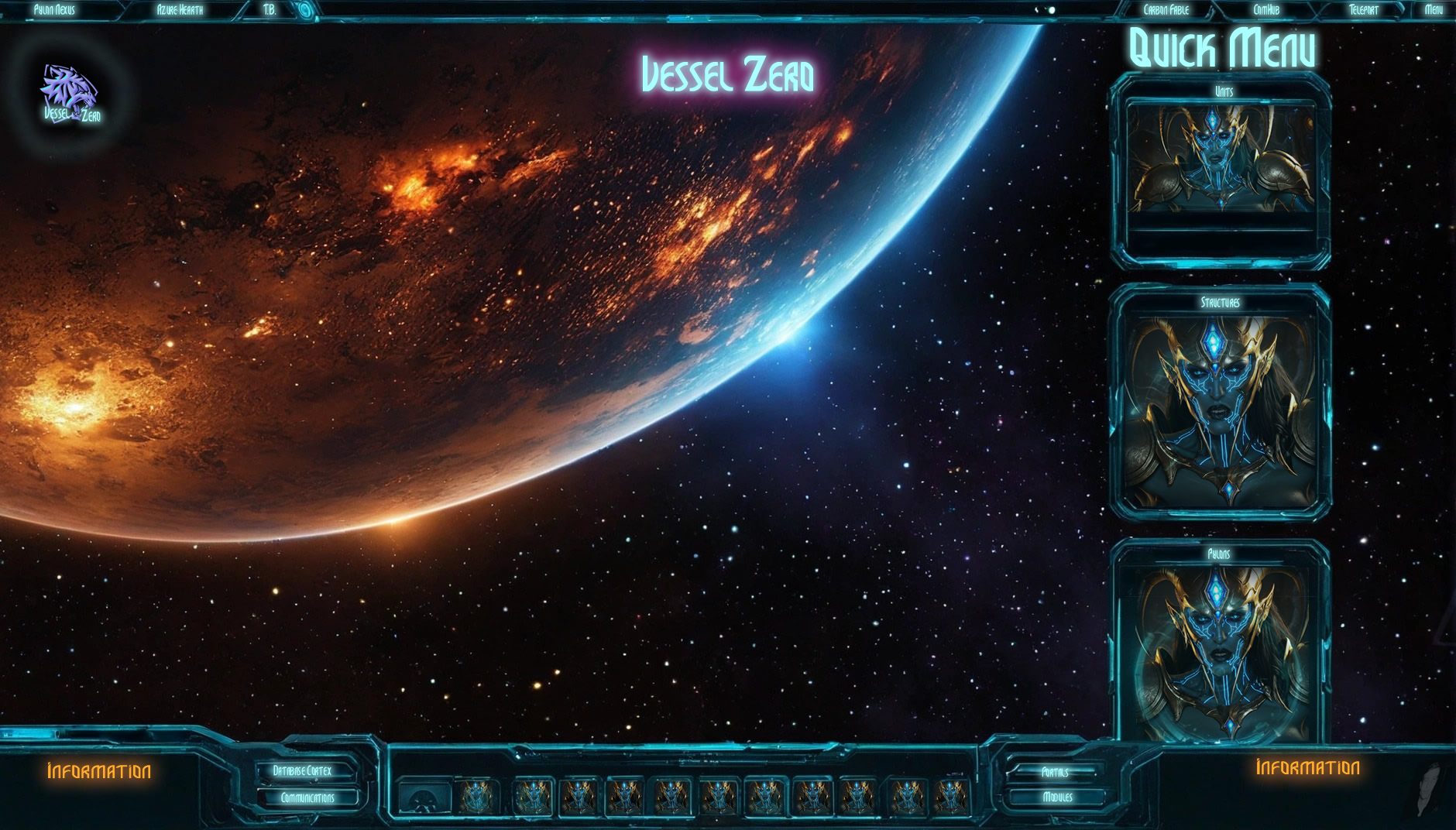Image resolution: width=1456 pixels, height=830 pixels.
Task: Open the Database Cortex button
Action: tap(303, 770)
